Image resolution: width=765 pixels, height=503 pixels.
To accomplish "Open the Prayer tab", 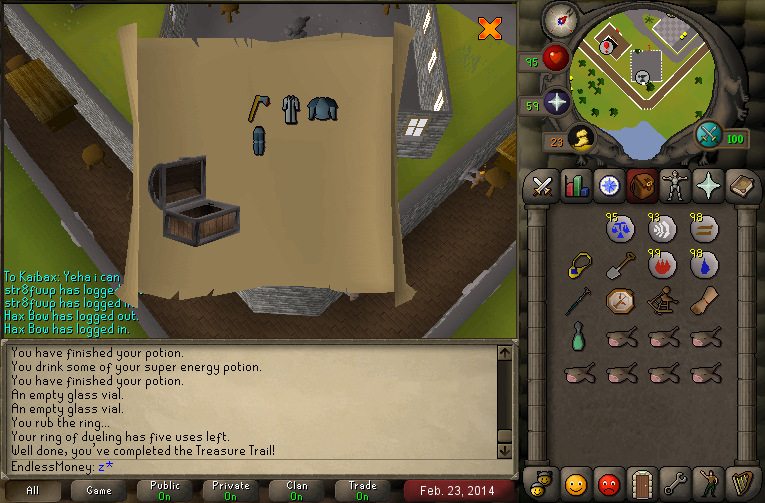I will pyautogui.click(x=707, y=185).
